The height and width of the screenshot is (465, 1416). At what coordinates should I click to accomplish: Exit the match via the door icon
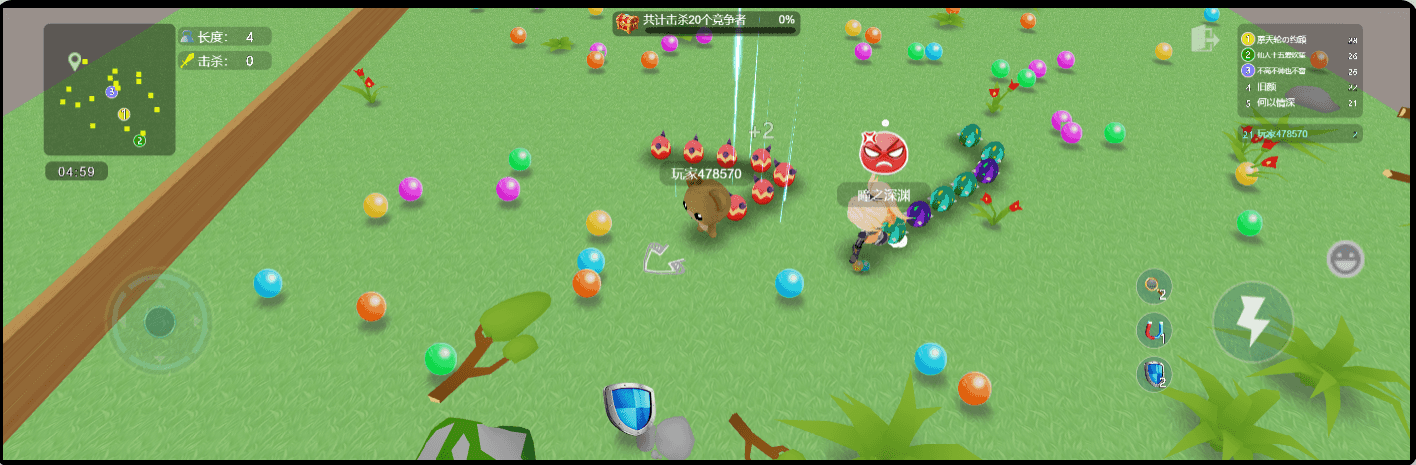point(1203,40)
